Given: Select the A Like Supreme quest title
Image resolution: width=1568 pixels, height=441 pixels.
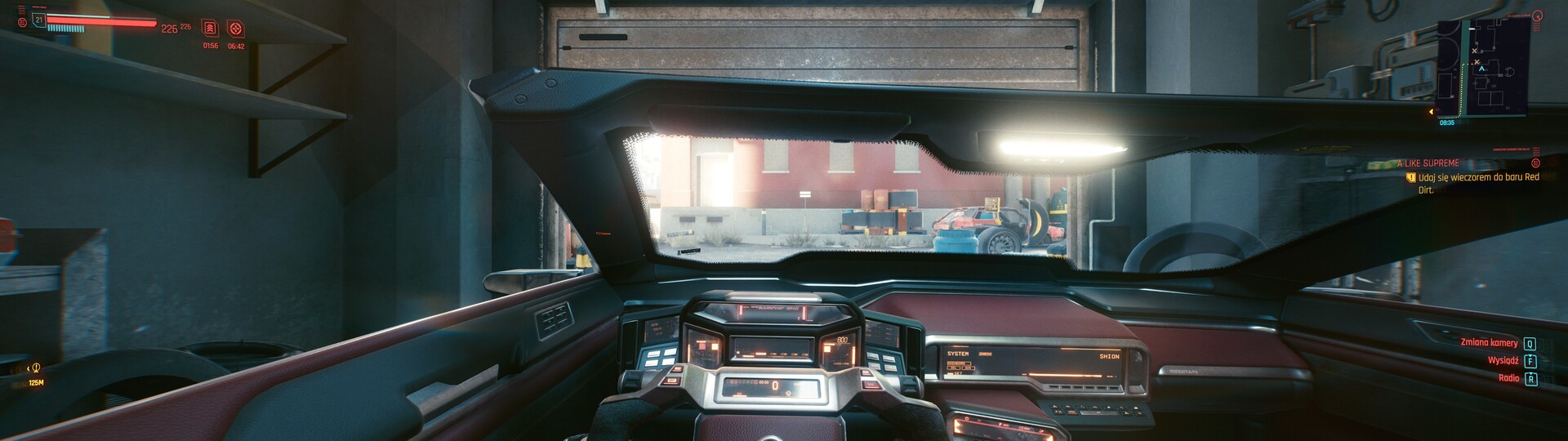Looking at the screenshot, I should pyautogui.click(x=1428, y=163).
